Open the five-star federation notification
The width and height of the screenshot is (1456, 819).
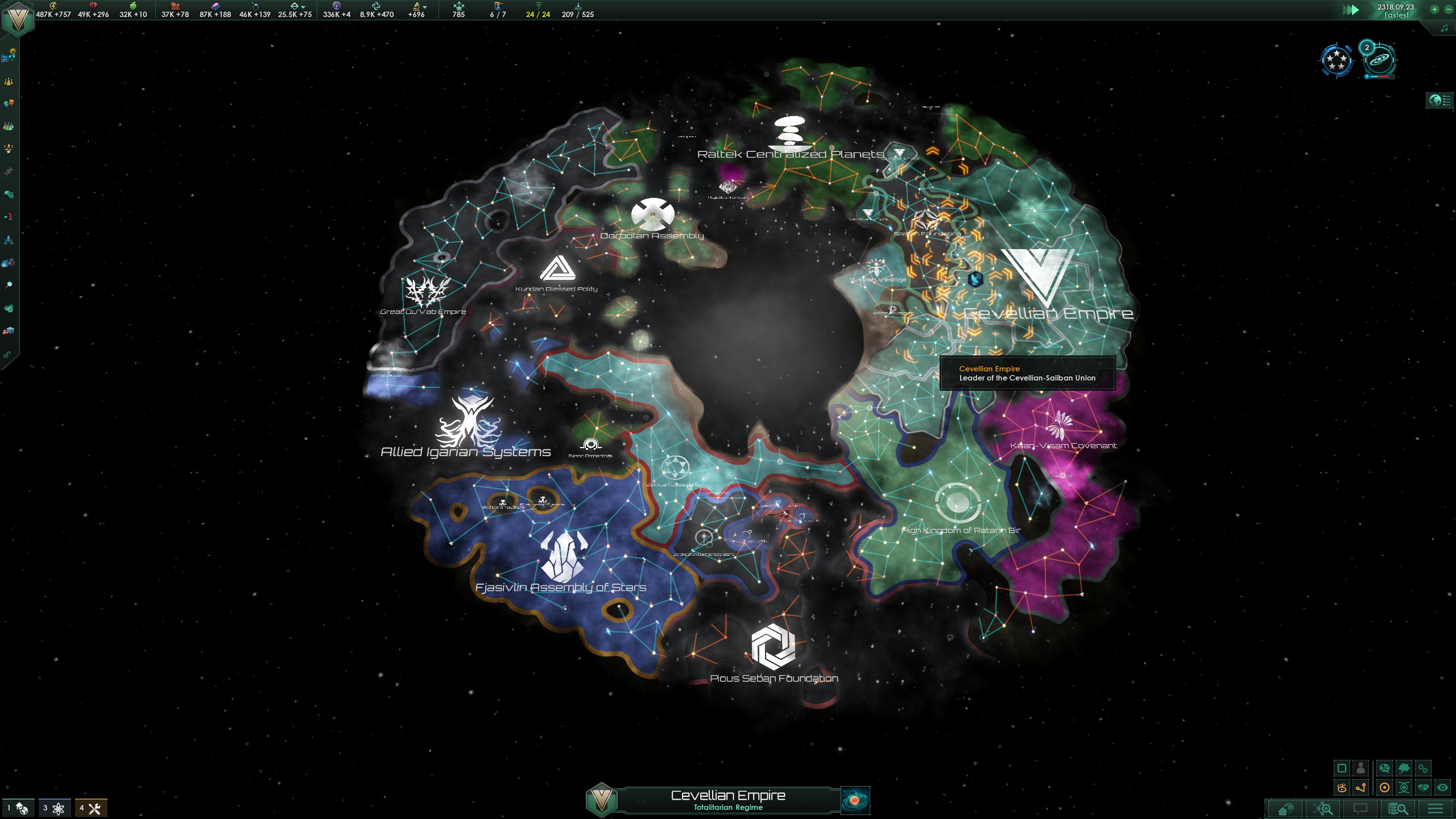pyautogui.click(x=1336, y=60)
